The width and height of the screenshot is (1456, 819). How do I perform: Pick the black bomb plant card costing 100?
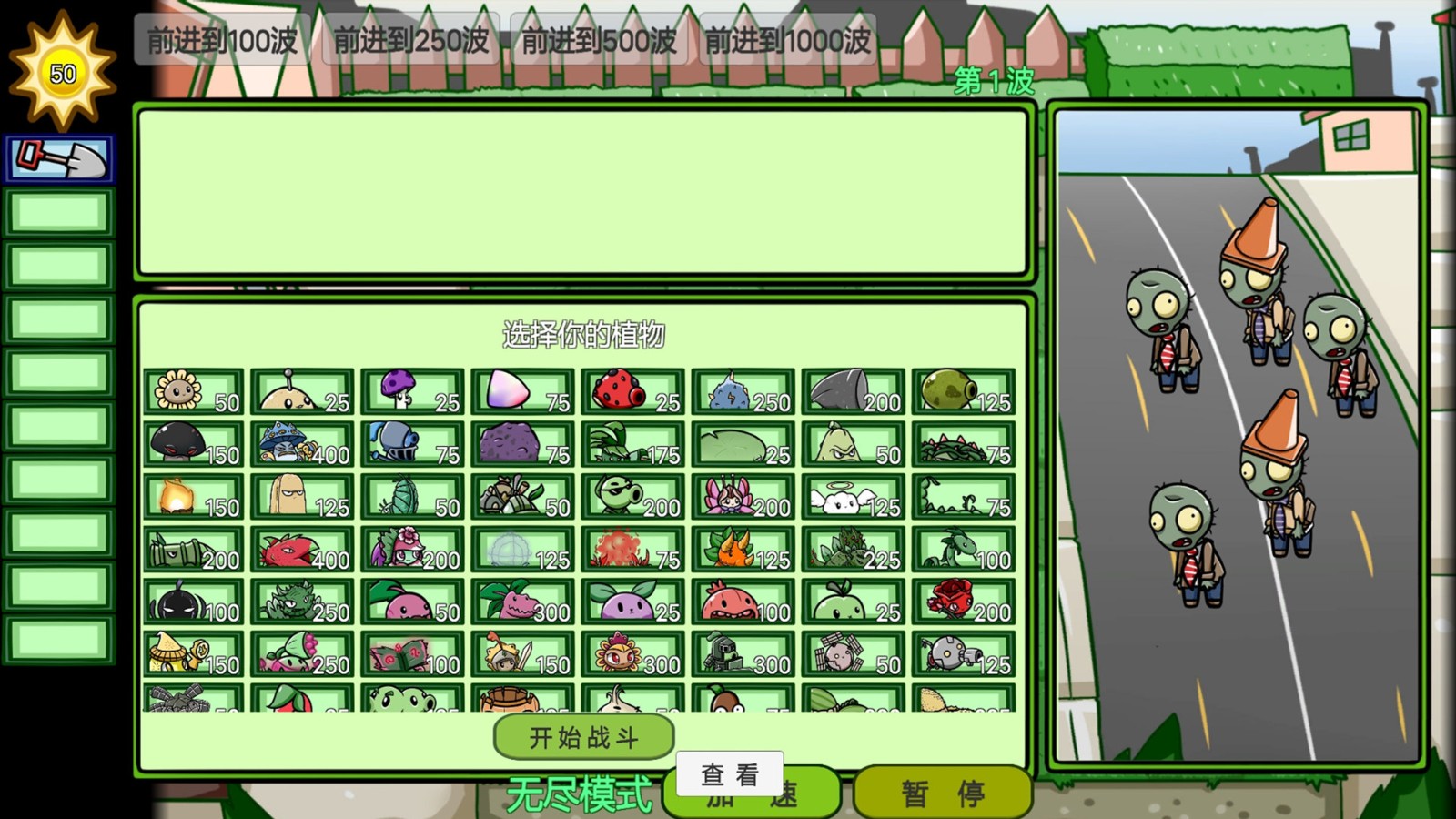(194, 602)
